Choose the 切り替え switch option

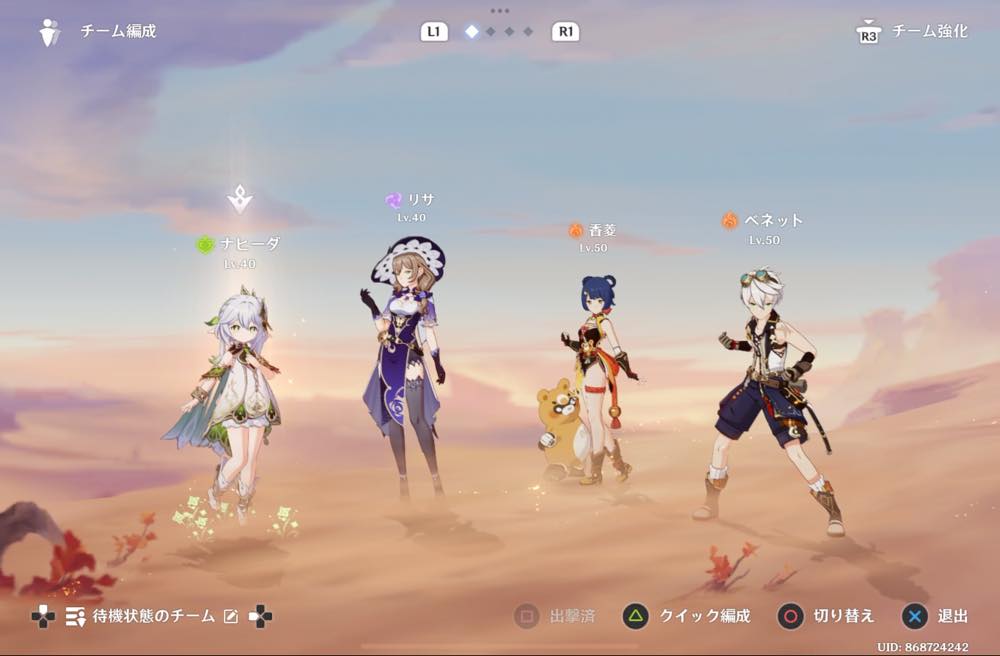tap(827, 616)
